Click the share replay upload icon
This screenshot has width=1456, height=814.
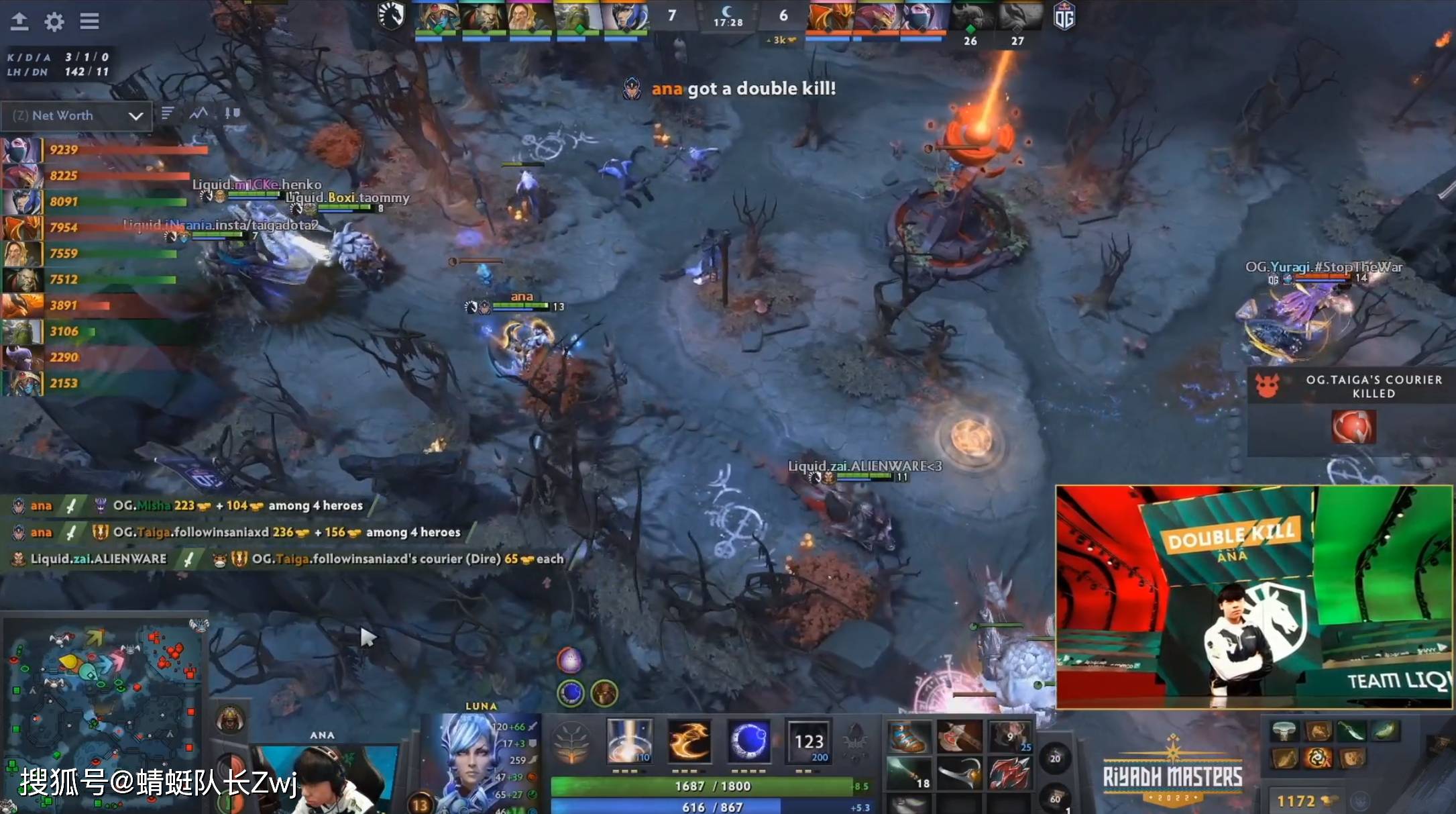19,21
